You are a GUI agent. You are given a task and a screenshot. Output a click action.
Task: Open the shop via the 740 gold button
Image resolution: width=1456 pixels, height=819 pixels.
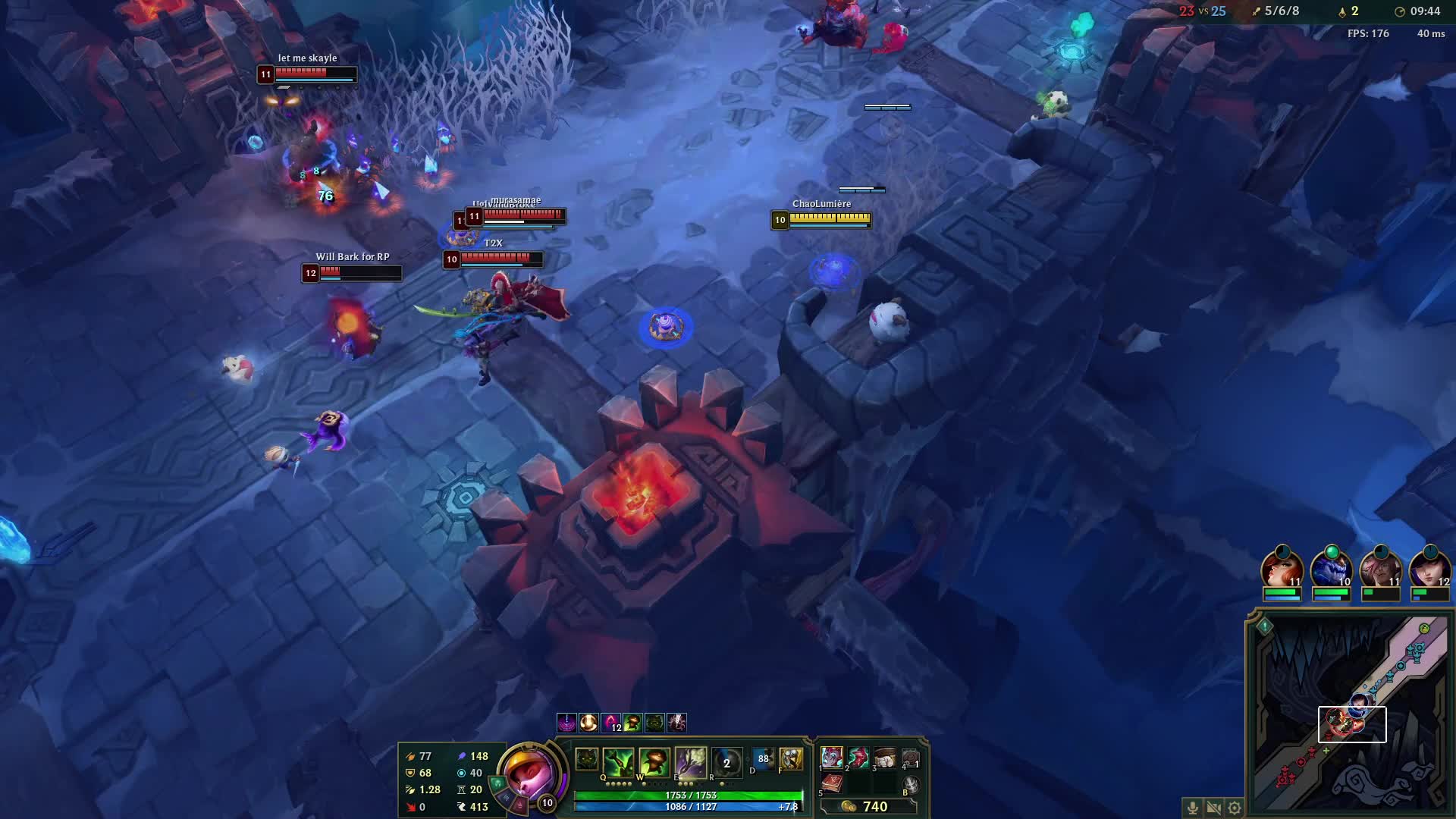click(867, 807)
